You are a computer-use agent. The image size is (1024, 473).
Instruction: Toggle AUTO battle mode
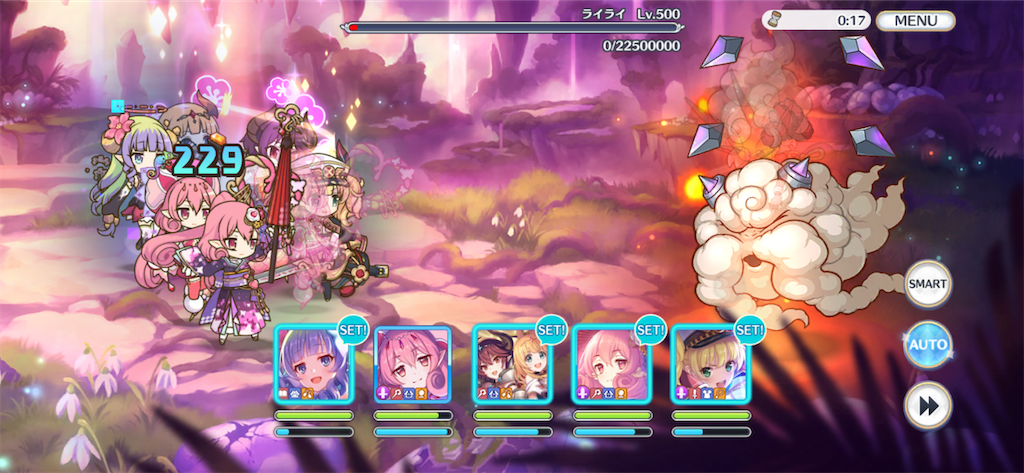[927, 345]
